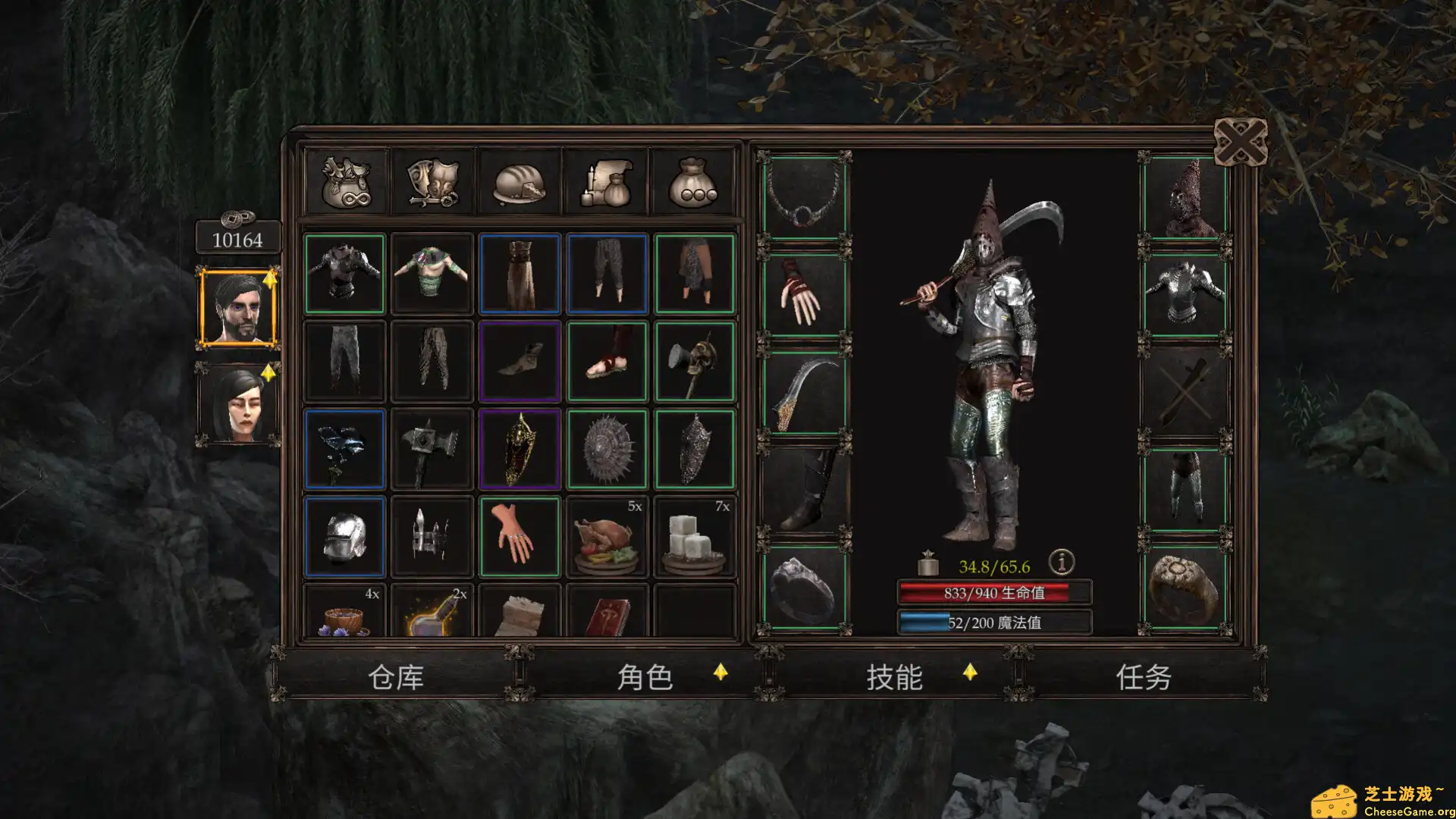Screen dimensions: 1456x819
Task: Select the scrolls filter with candle and parchment
Action: pos(607,180)
